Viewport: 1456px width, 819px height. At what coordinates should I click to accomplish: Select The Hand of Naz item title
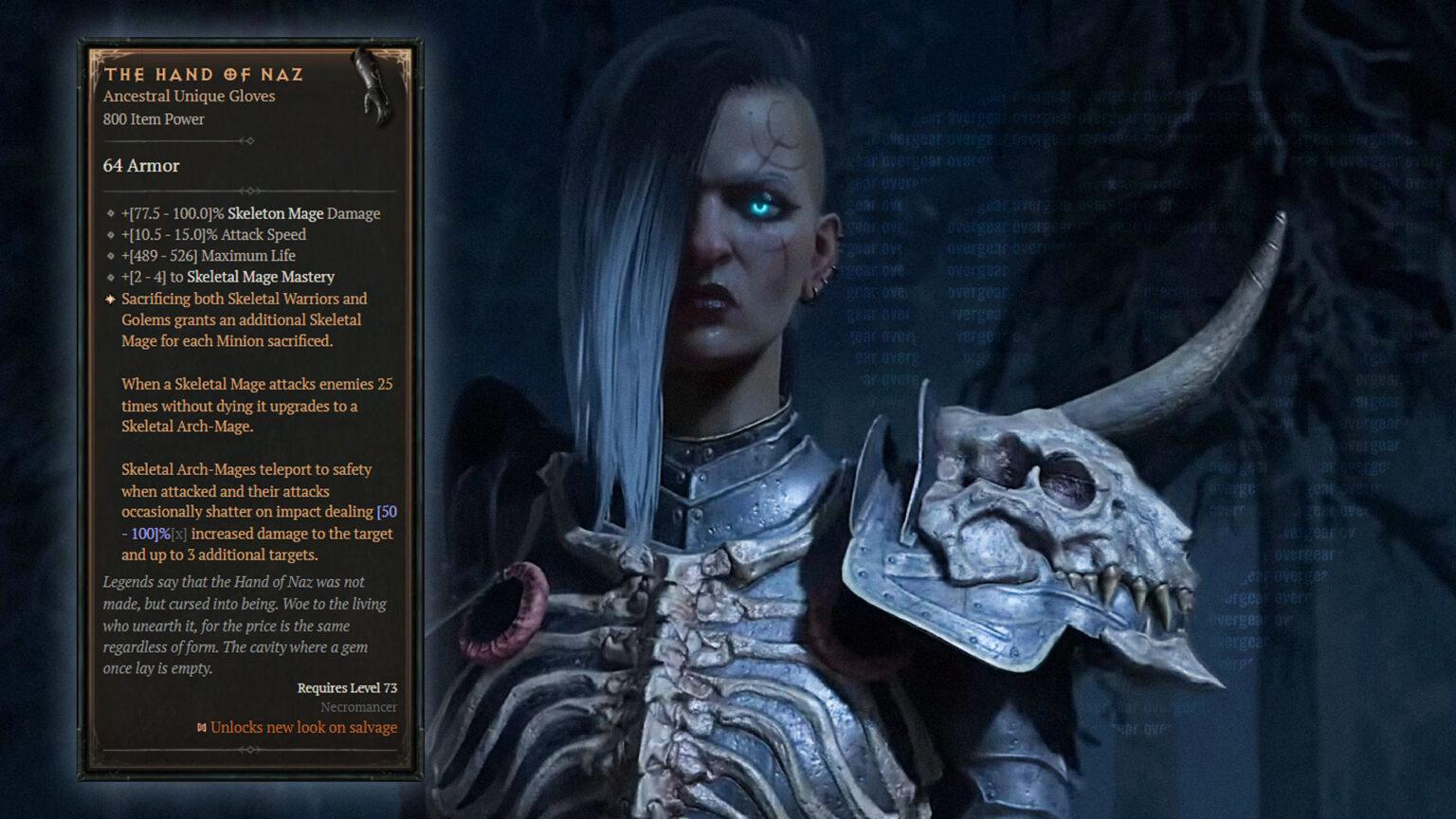205,74
